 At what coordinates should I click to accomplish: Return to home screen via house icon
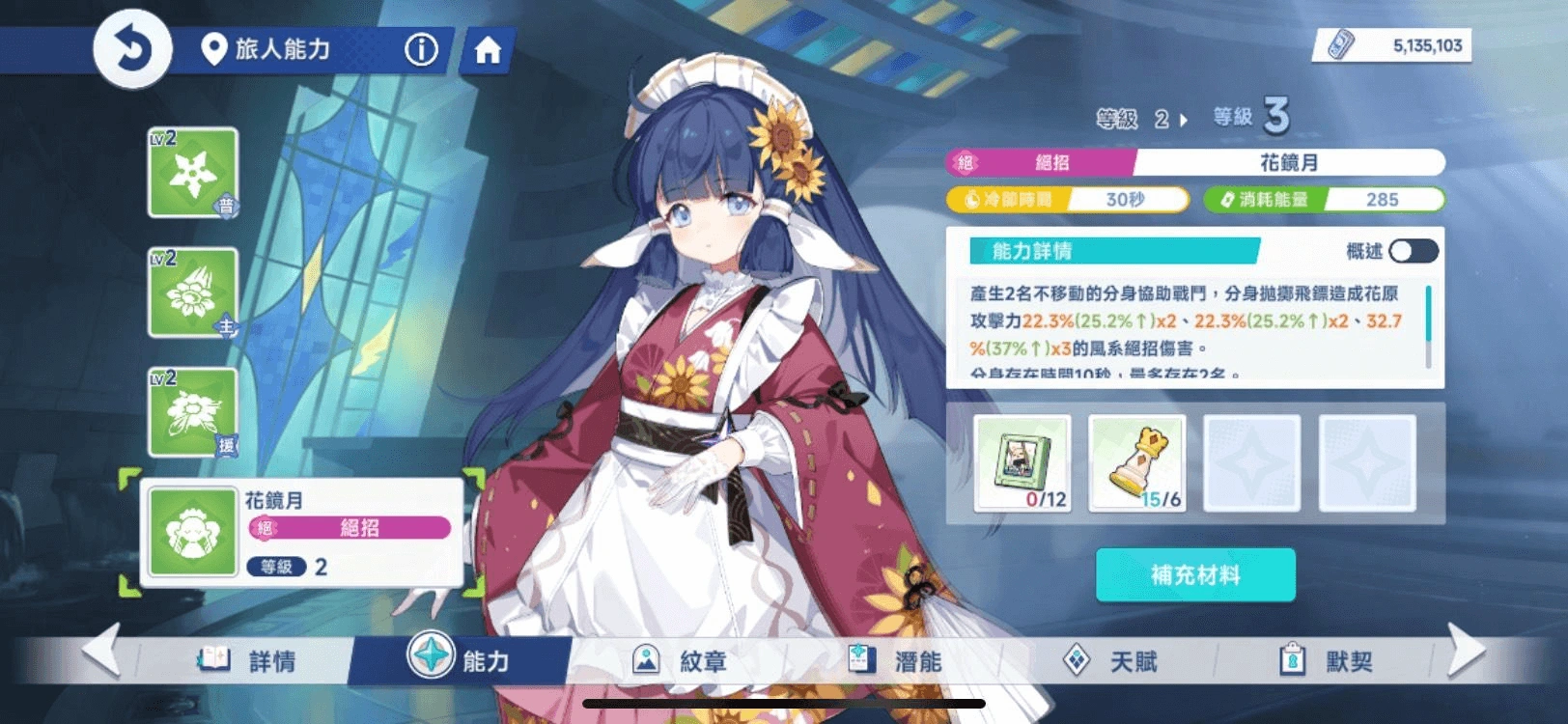488,50
